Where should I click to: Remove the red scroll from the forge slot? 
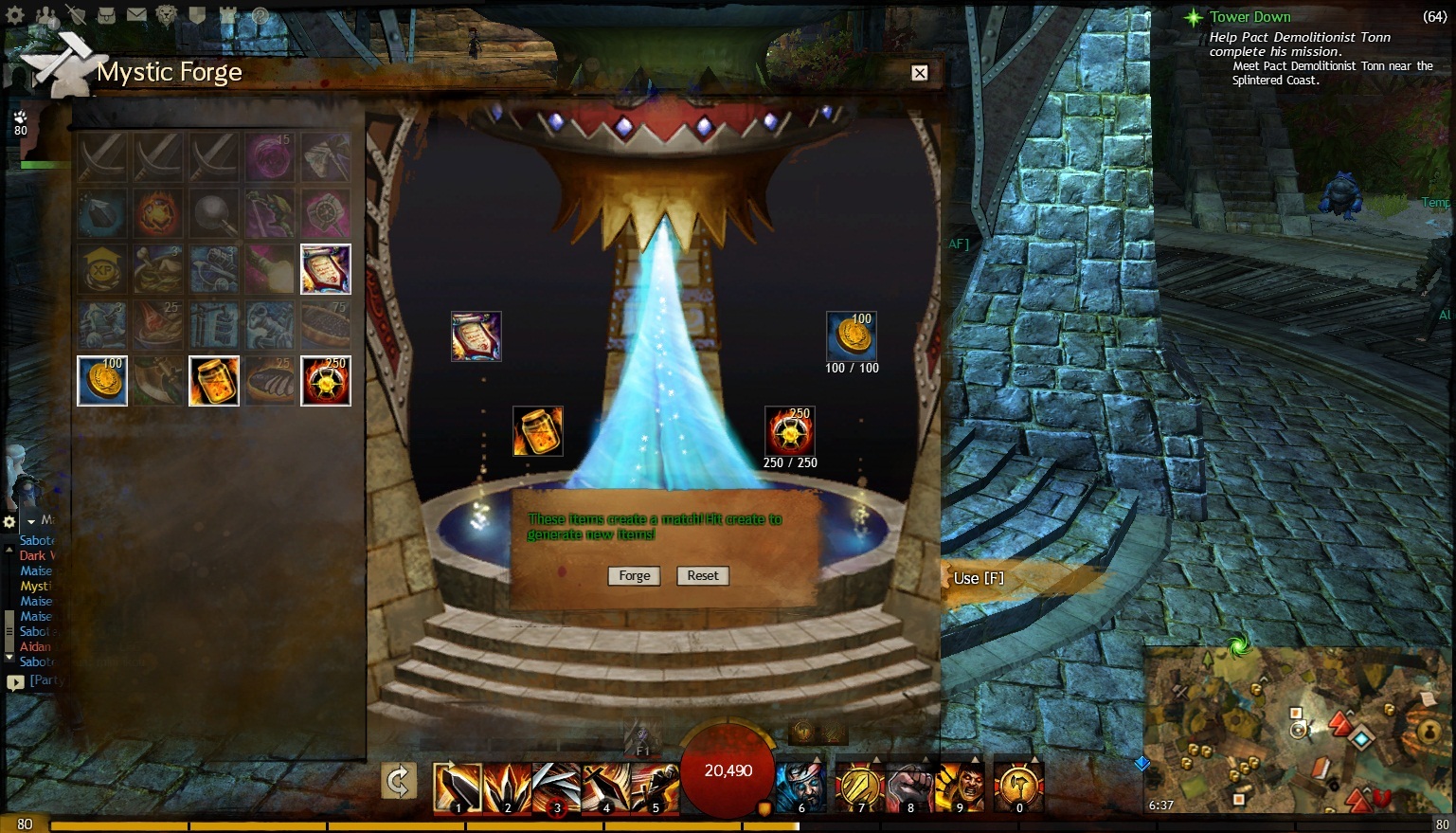(x=476, y=336)
